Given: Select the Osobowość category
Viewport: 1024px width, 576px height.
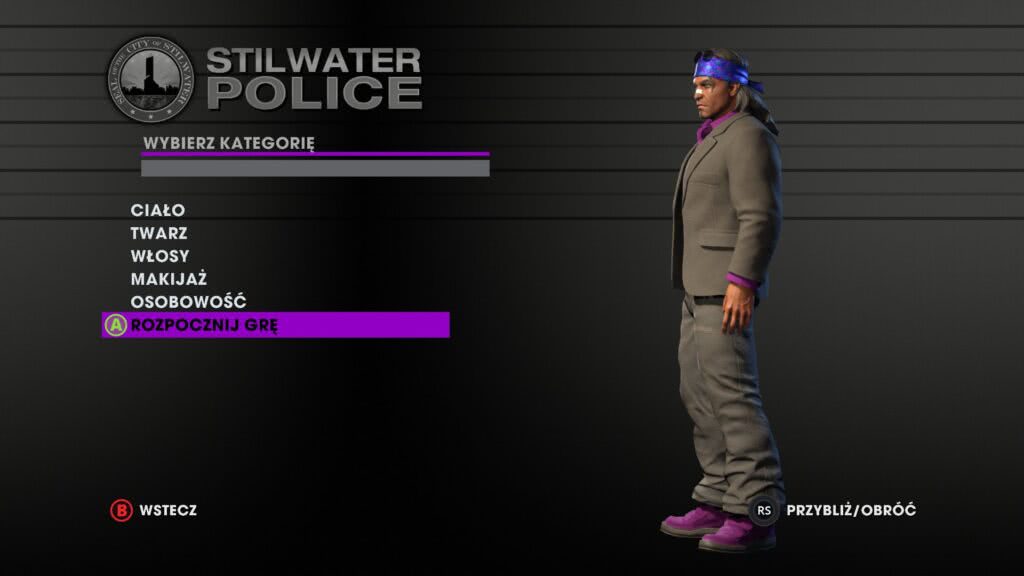Looking at the screenshot, I should point(188,302).
